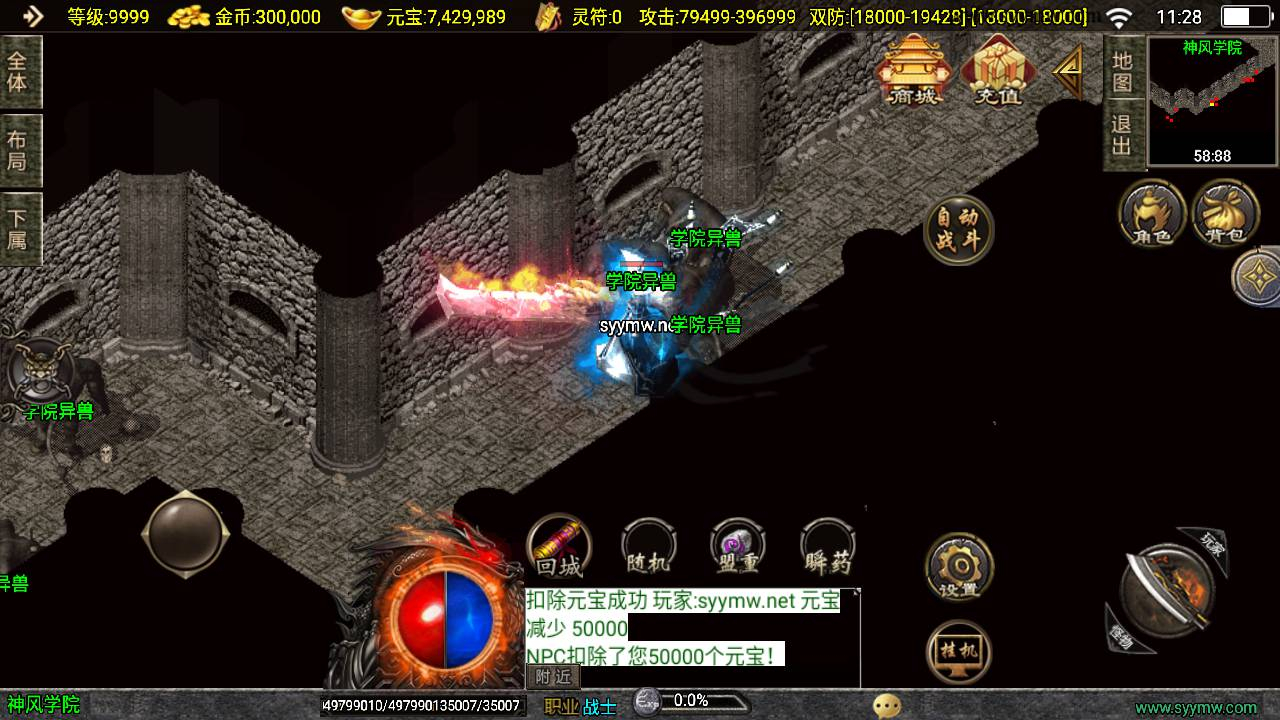Select the 全体 tab
This screenshot has height=720, width=1280.
(x=18, y=72)
